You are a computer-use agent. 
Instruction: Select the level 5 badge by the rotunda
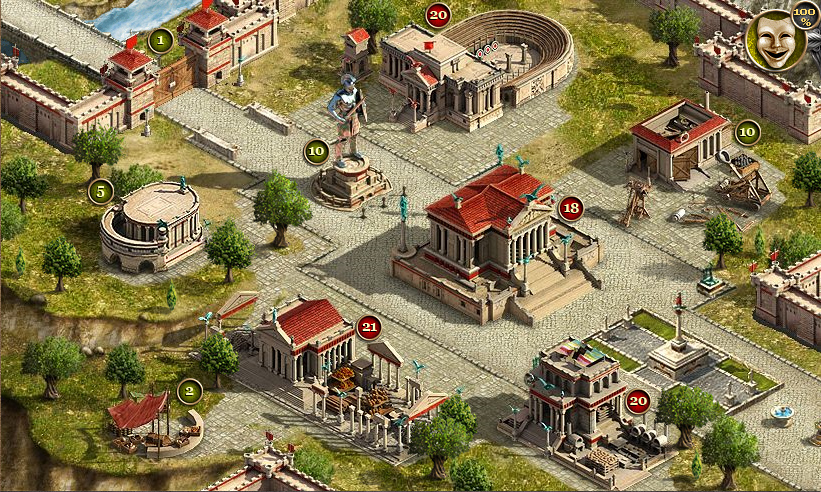[x=100, y=191]
